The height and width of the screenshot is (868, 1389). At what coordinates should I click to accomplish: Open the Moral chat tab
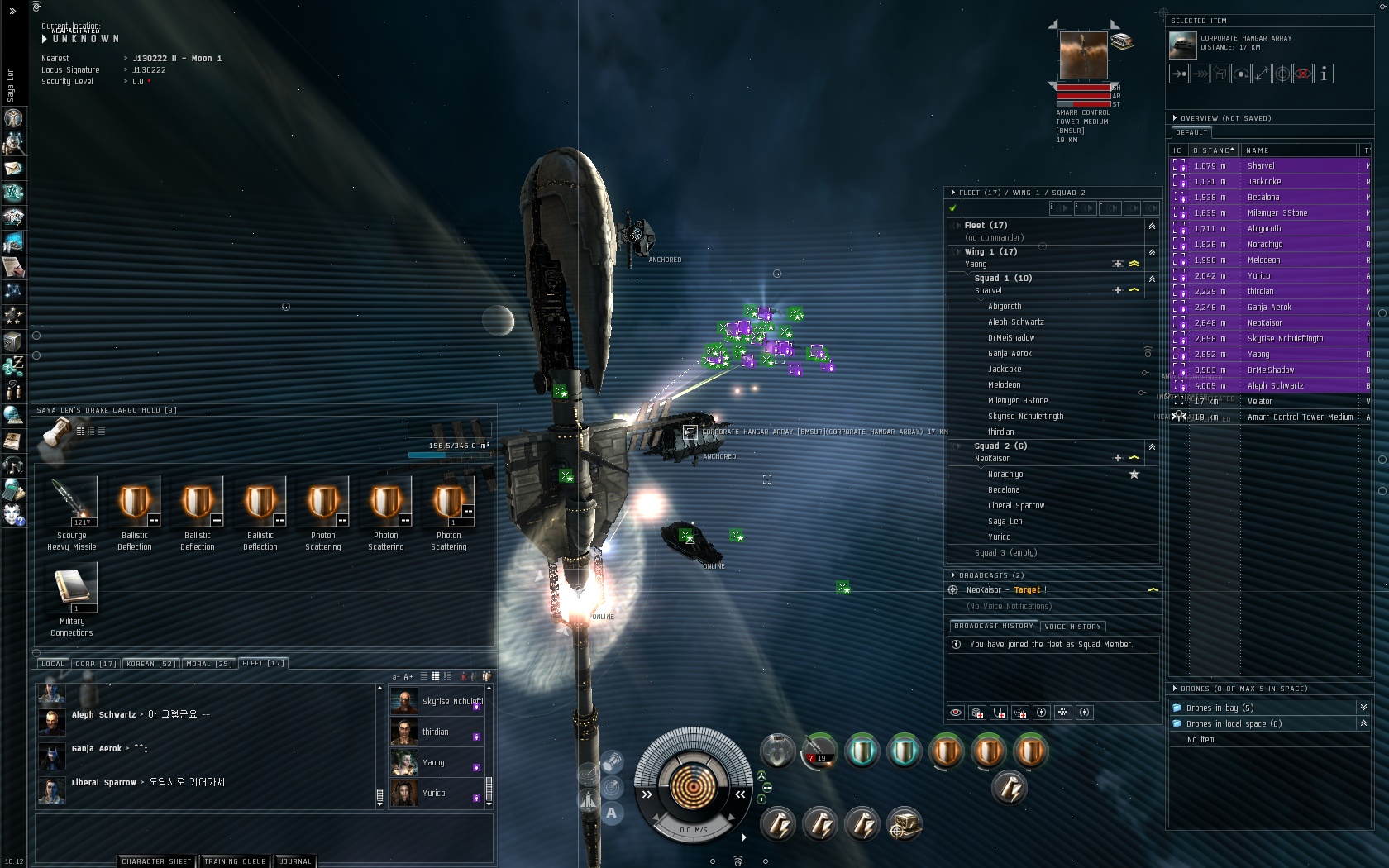(x=208, y=664)
